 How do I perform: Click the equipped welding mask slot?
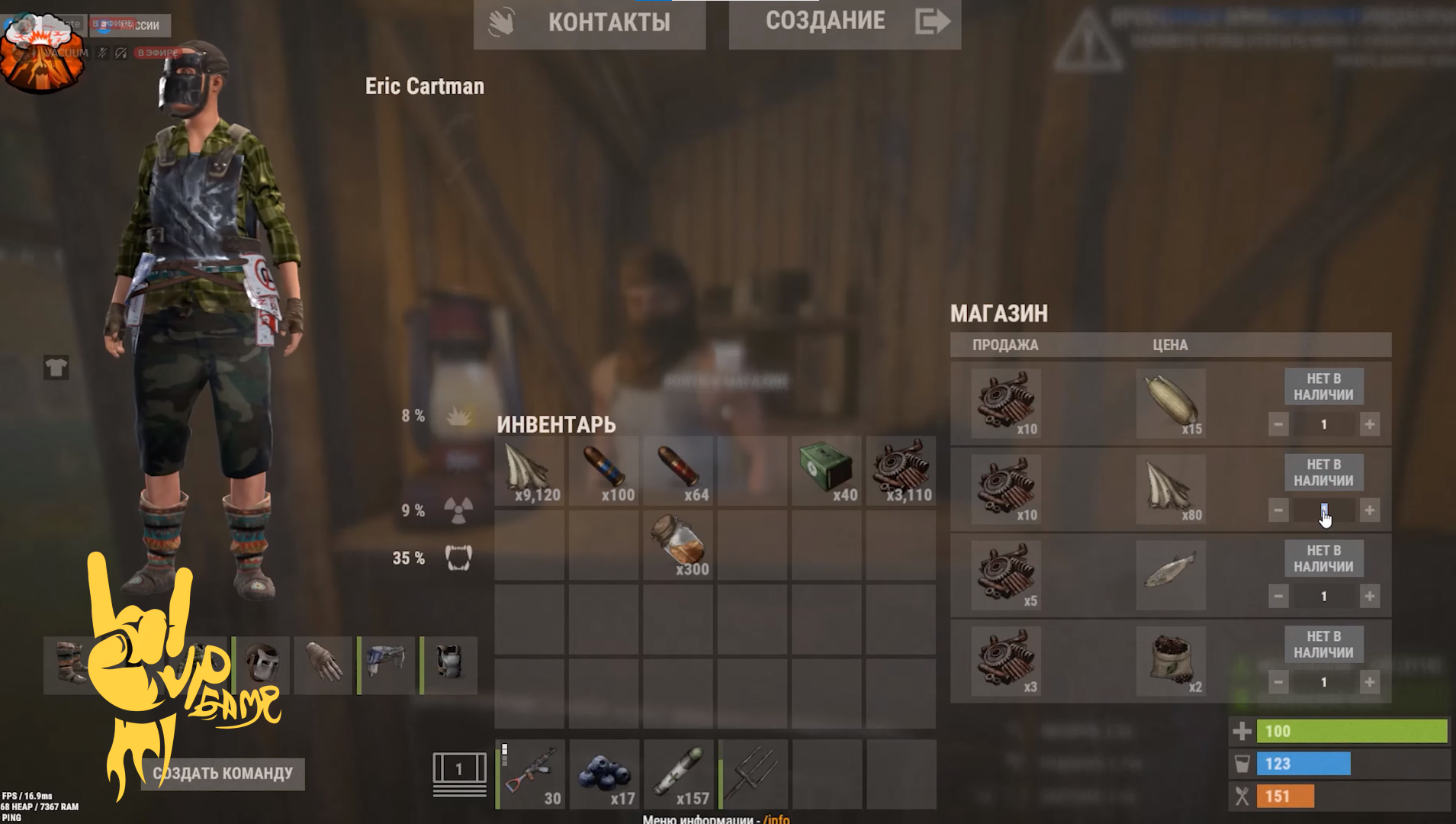262,664
